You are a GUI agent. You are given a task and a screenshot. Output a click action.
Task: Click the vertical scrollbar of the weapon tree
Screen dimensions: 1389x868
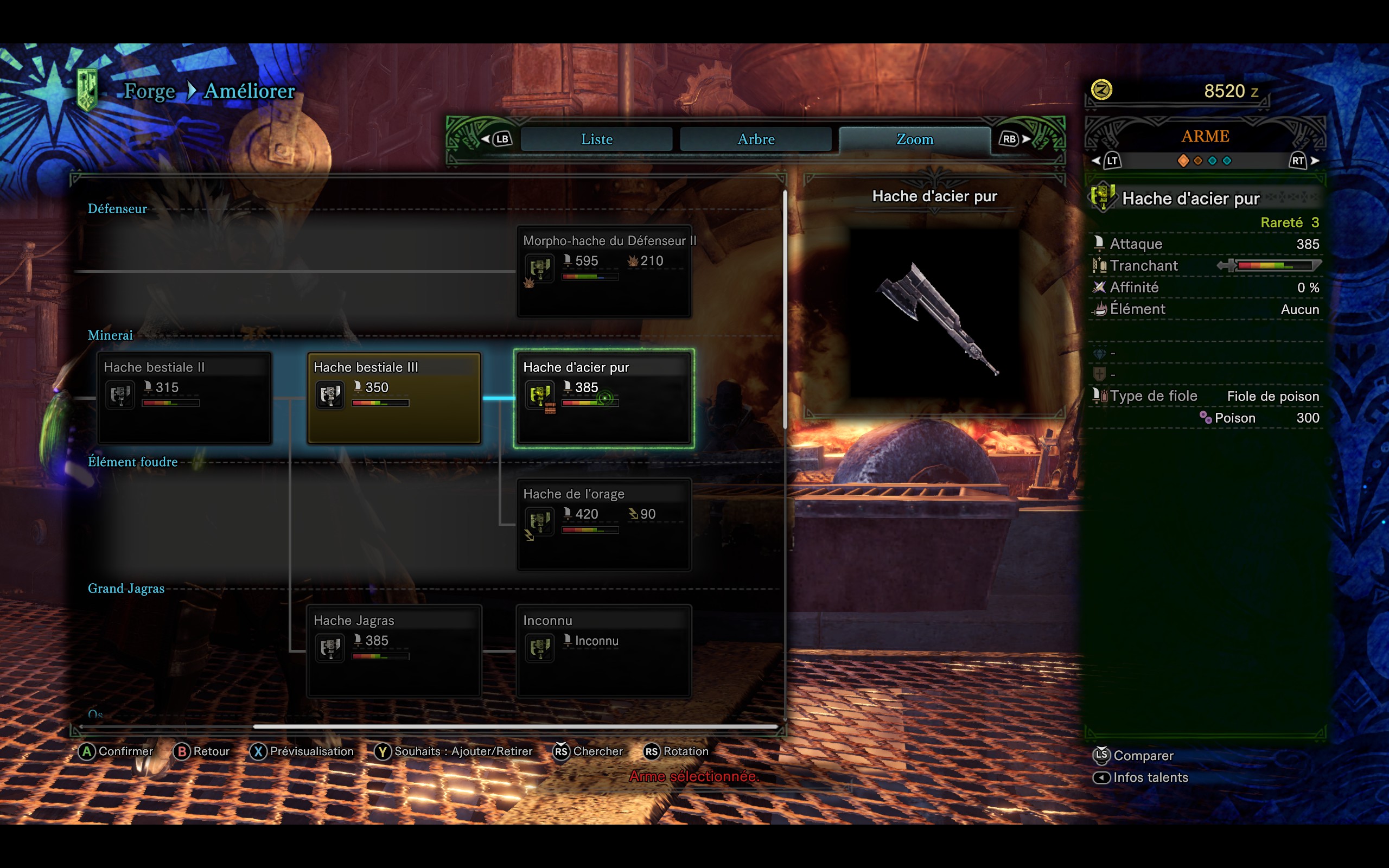[785, 310]
